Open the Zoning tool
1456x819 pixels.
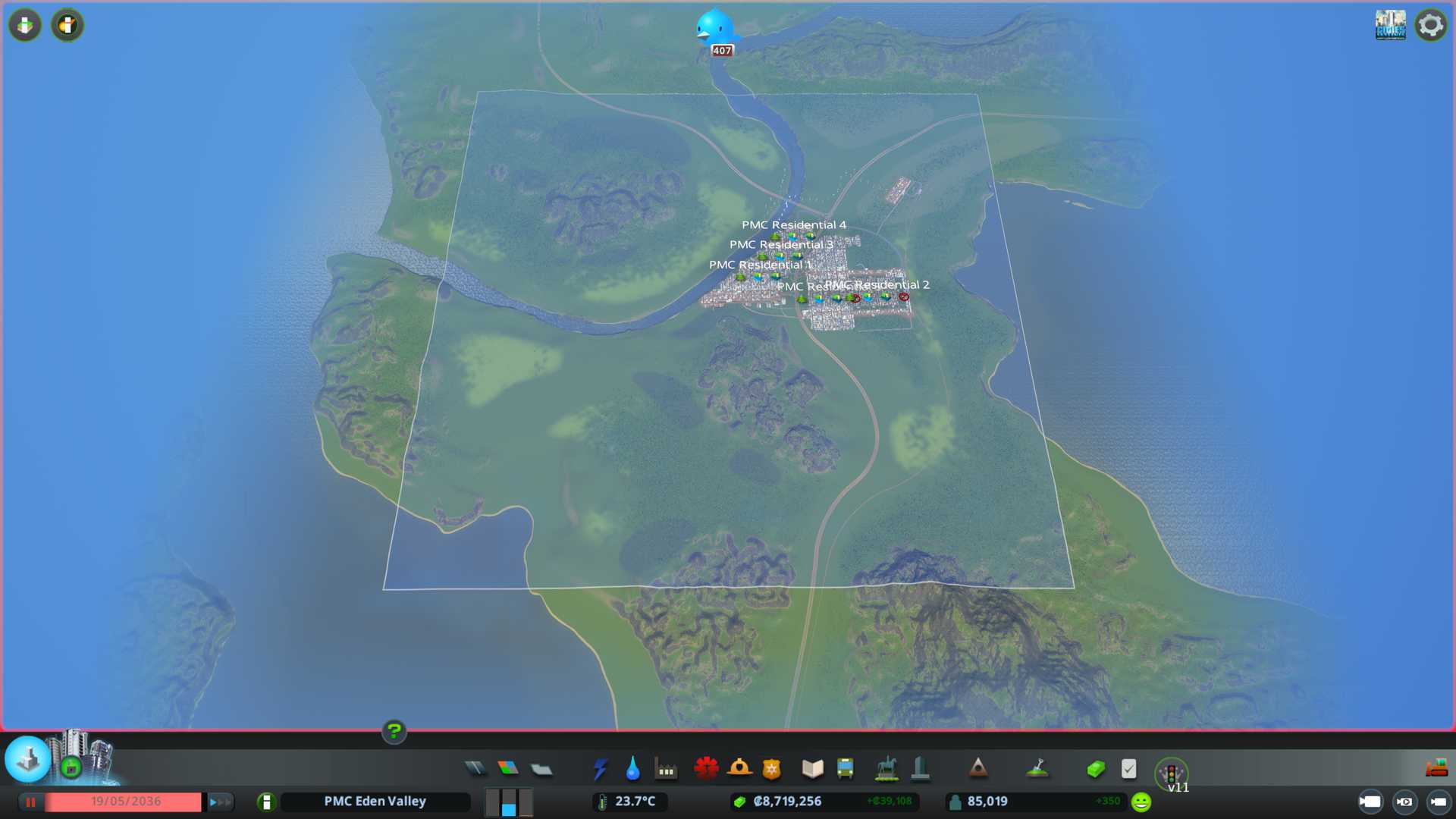(508, 769)
